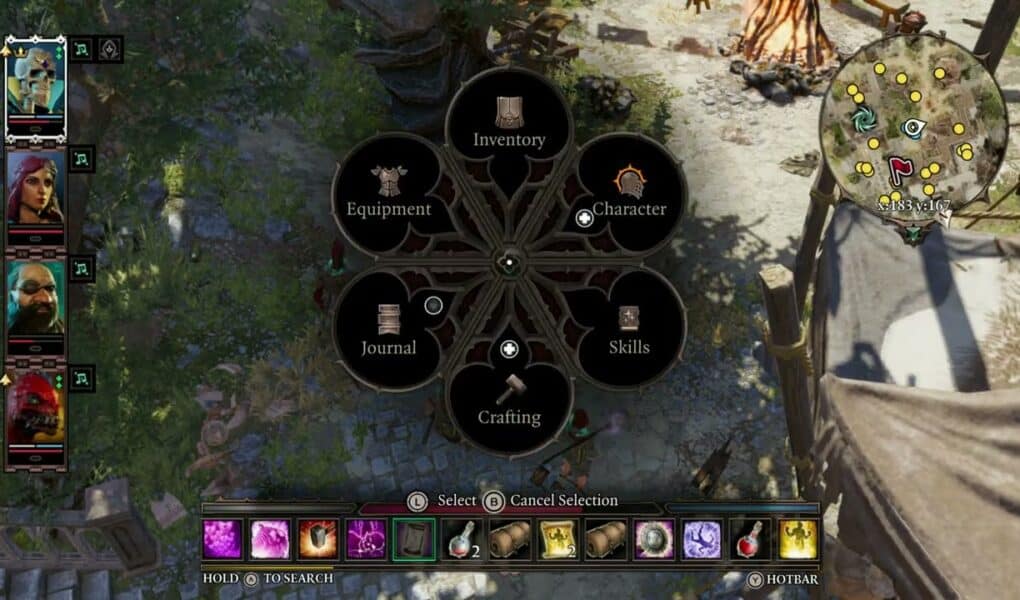Image resolution: width=1020 pixels, height=600 pixels.
Task: Choose the bearded dwarf with eyepatch portrait
Action: pos(36,298)
